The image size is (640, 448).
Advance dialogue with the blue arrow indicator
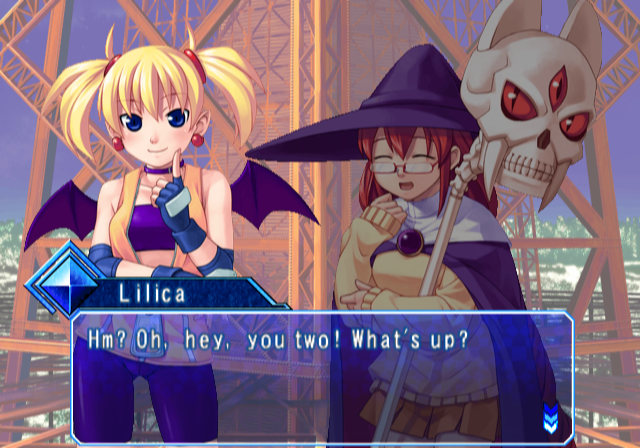click(549, 414)
